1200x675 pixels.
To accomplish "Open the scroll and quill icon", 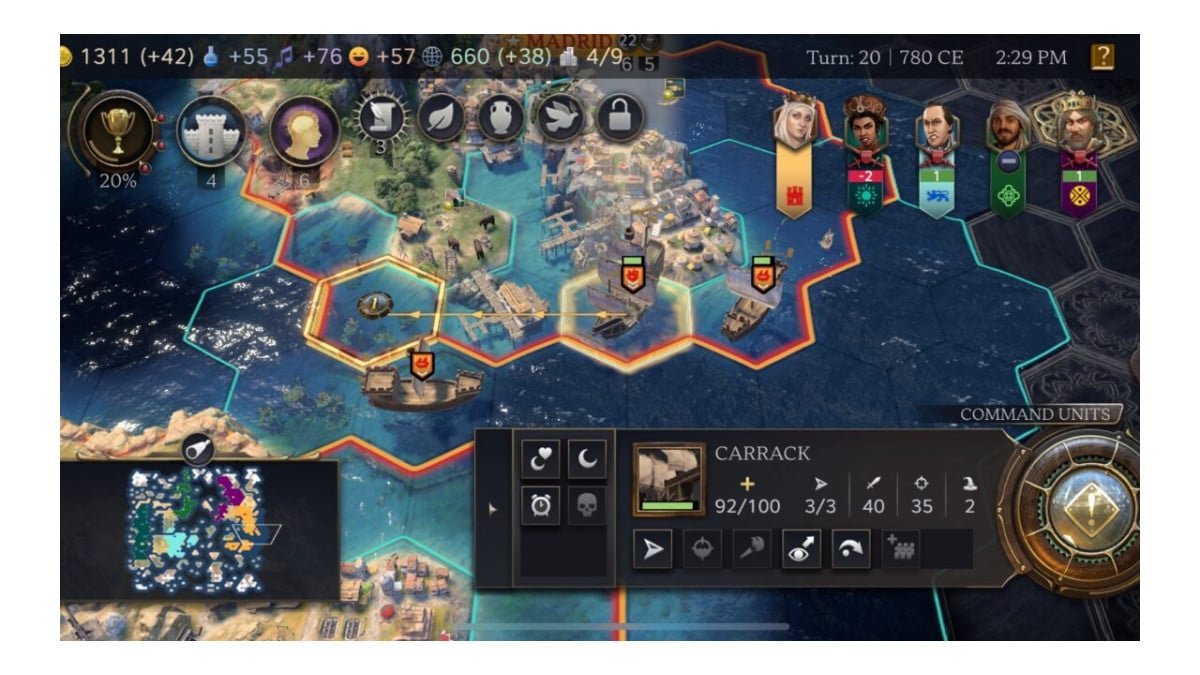I will coord(381,118).
